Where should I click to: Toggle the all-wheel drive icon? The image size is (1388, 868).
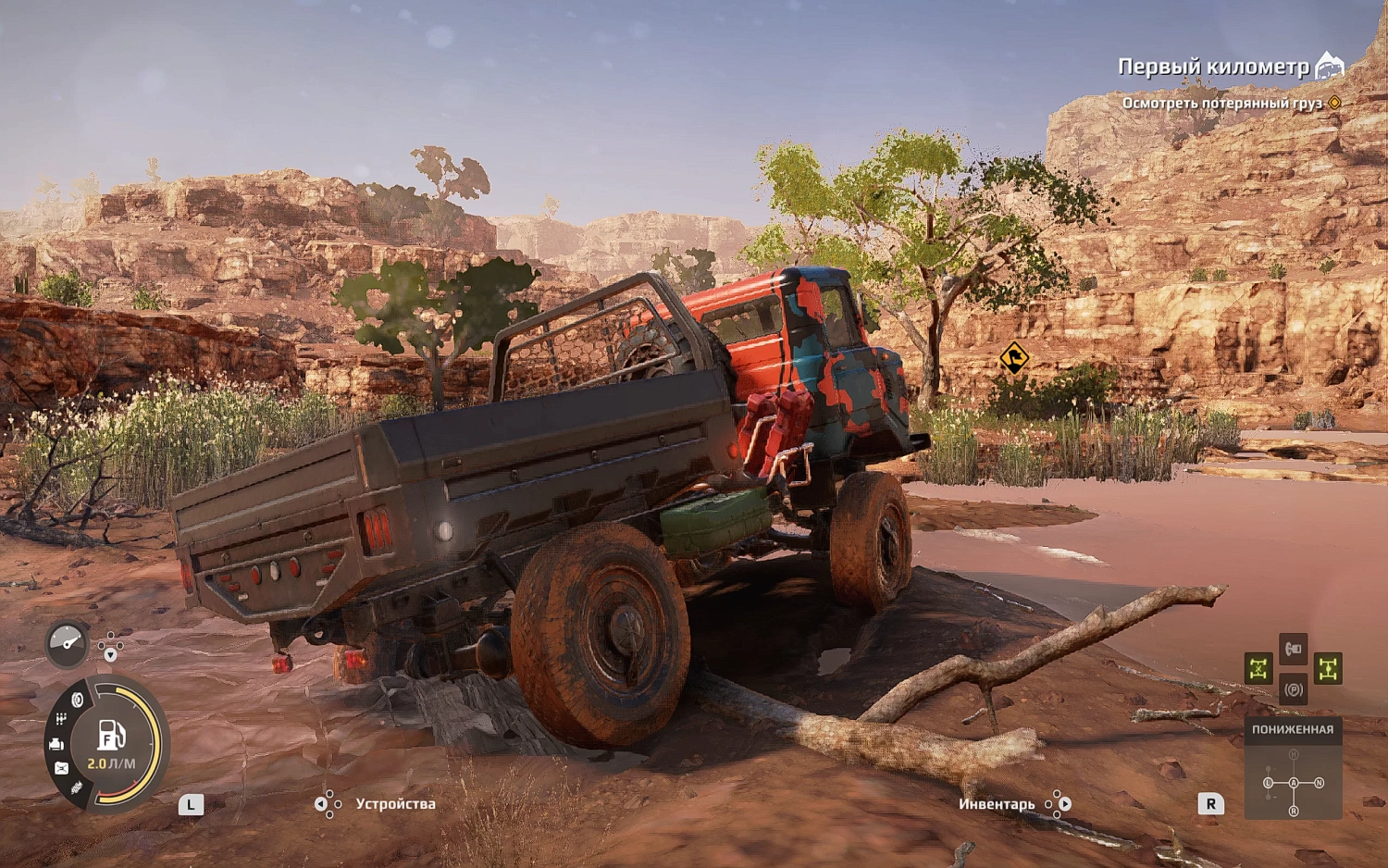(x=1328, y=668)
